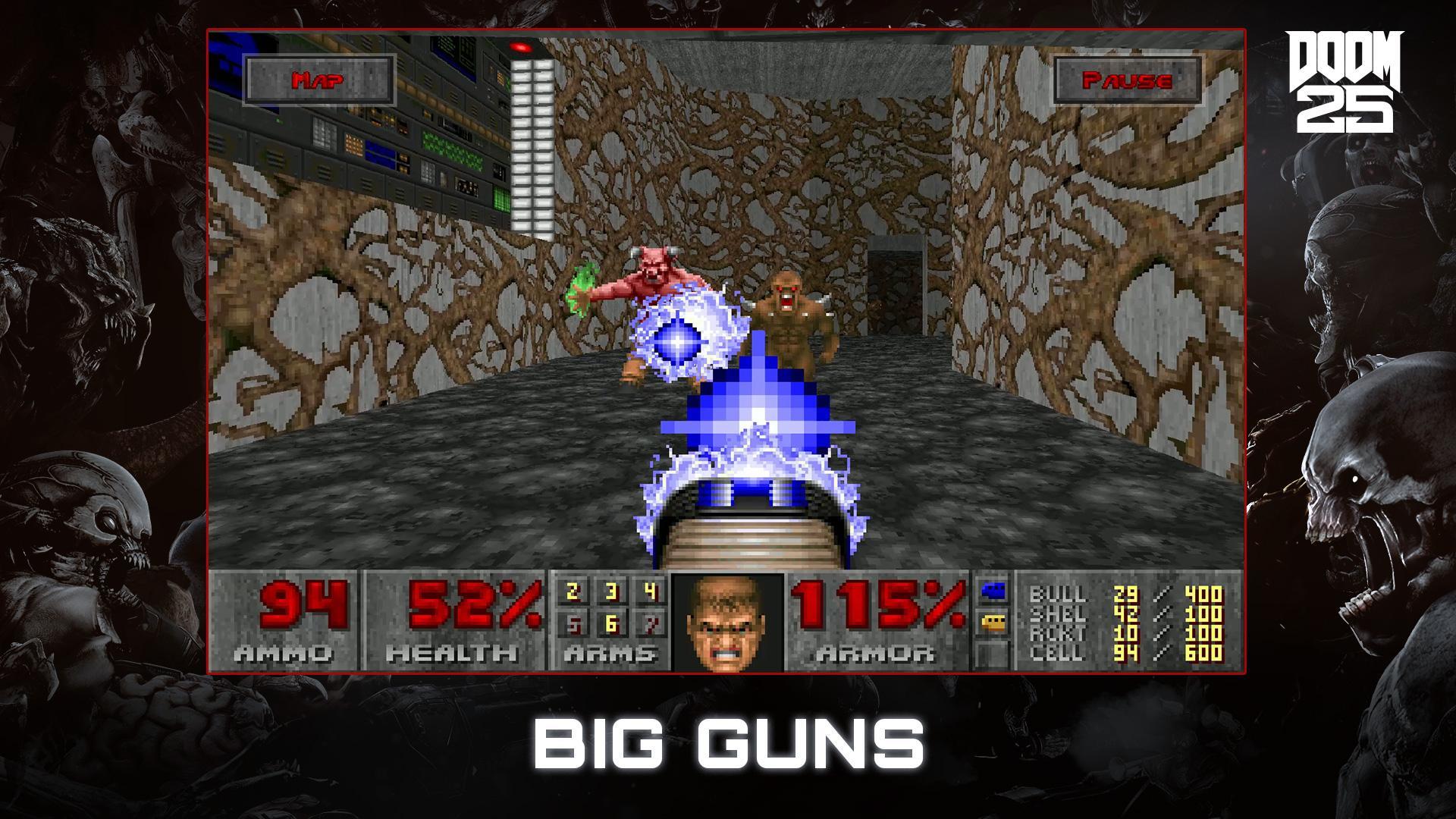Open the Map overlay

click(x=319, y=78)
